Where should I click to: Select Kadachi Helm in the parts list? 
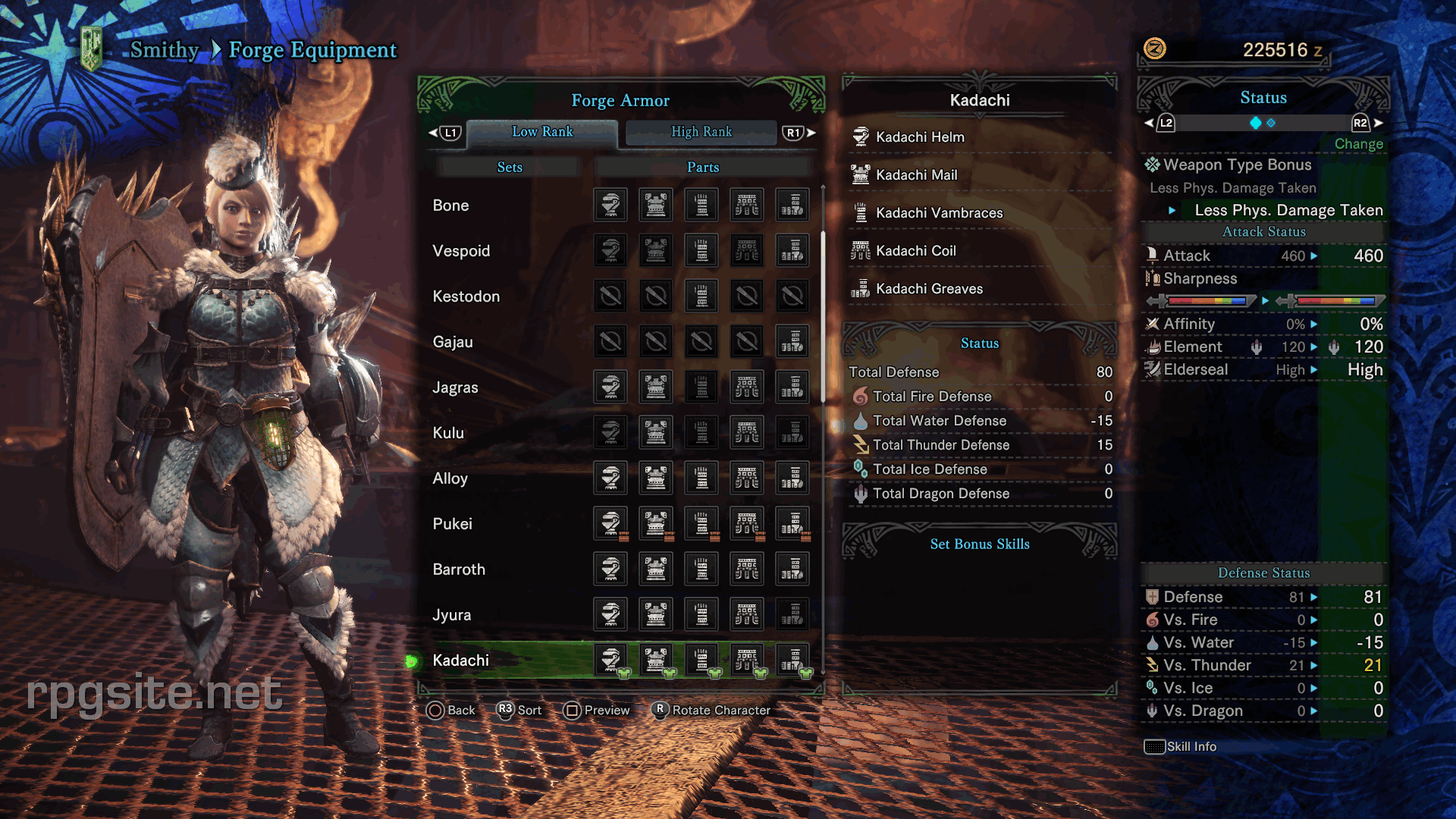(x=920, y=137)
